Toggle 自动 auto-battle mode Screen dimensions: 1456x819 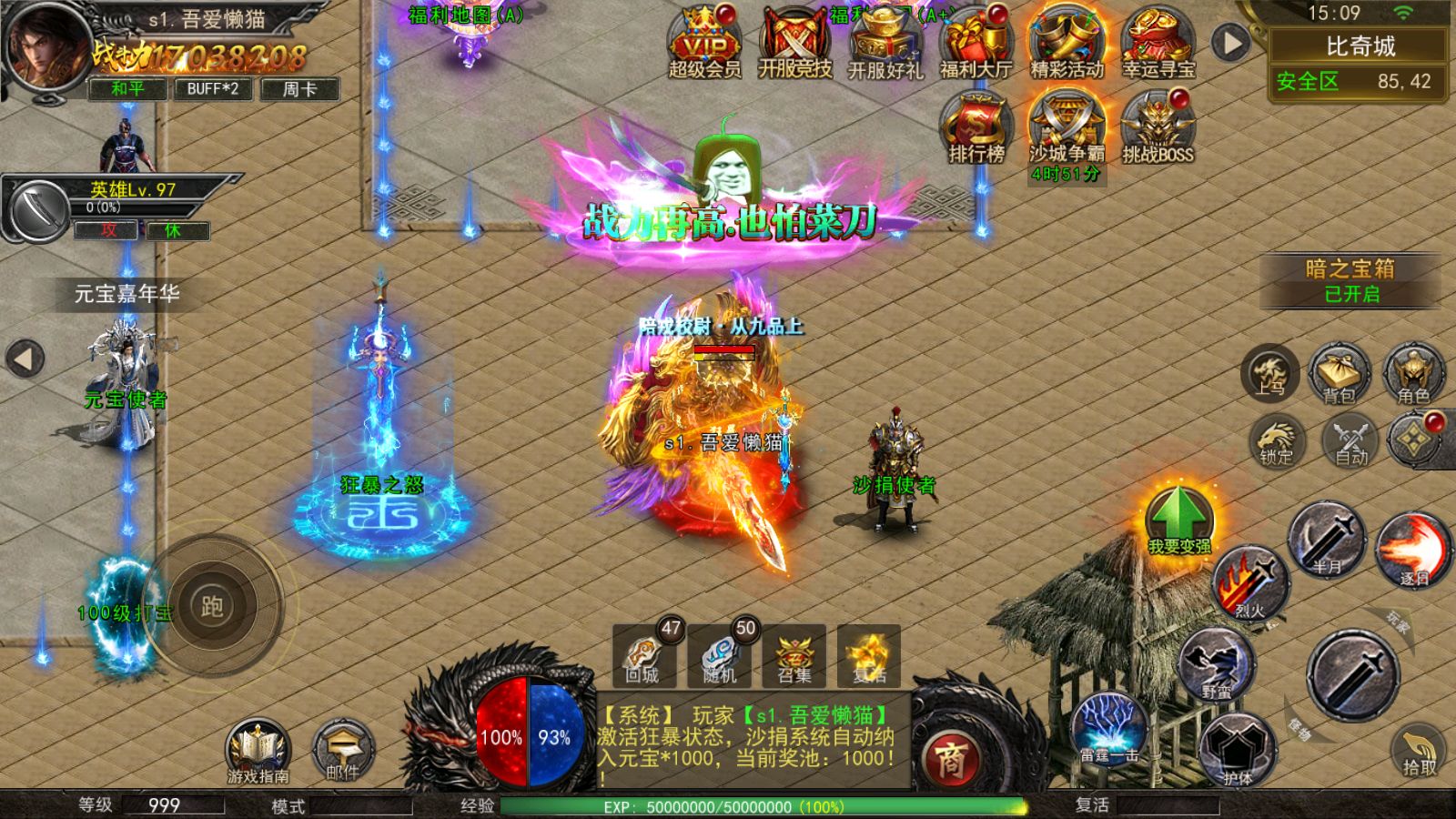[x=1351, y=441]
